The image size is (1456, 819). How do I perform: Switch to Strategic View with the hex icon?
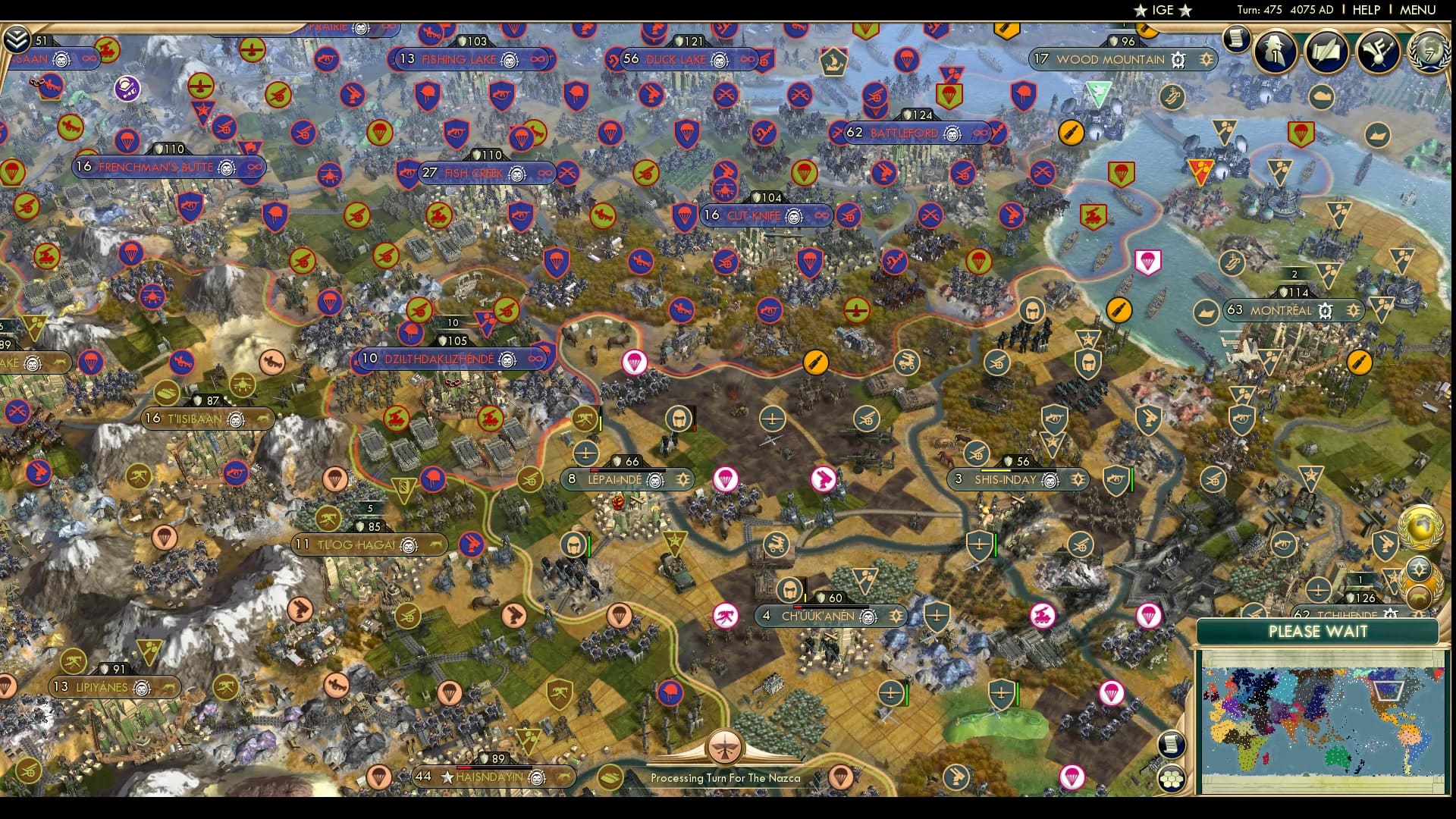click(x=1172, y=780)
